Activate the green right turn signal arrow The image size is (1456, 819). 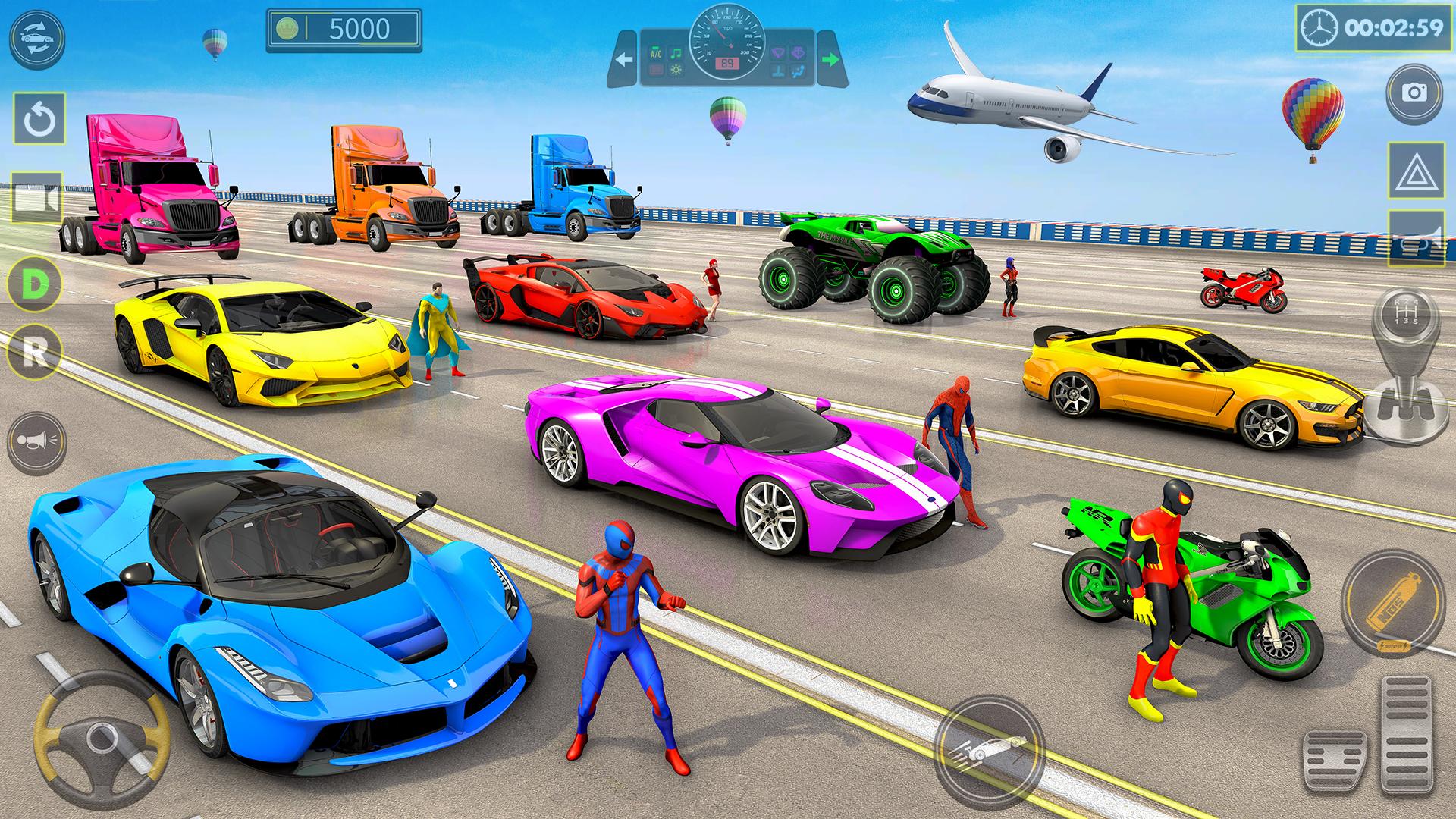pyautogui.click(x=830, y=59)
